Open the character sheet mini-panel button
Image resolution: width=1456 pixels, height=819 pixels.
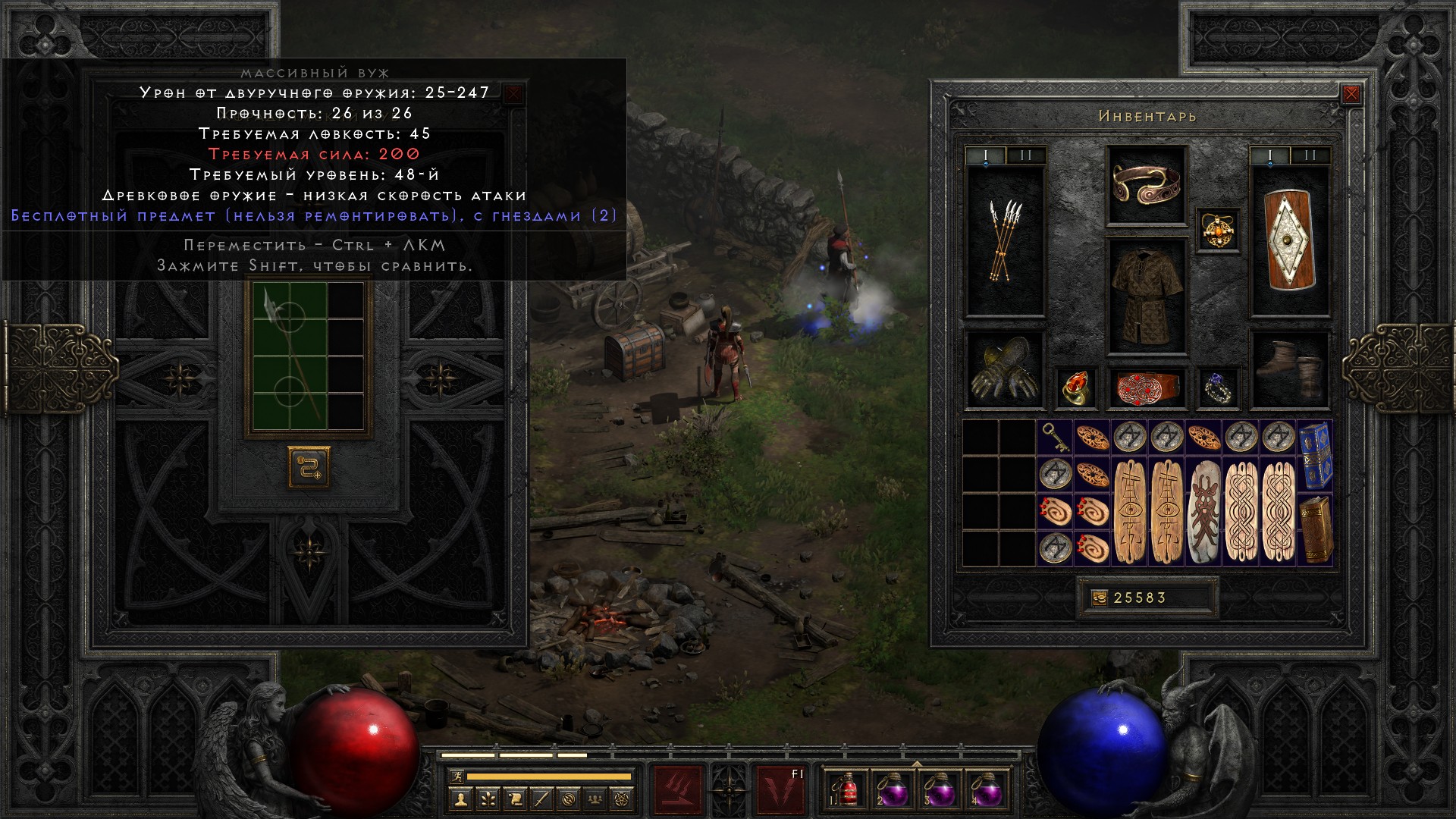click(x=460, y=799)
